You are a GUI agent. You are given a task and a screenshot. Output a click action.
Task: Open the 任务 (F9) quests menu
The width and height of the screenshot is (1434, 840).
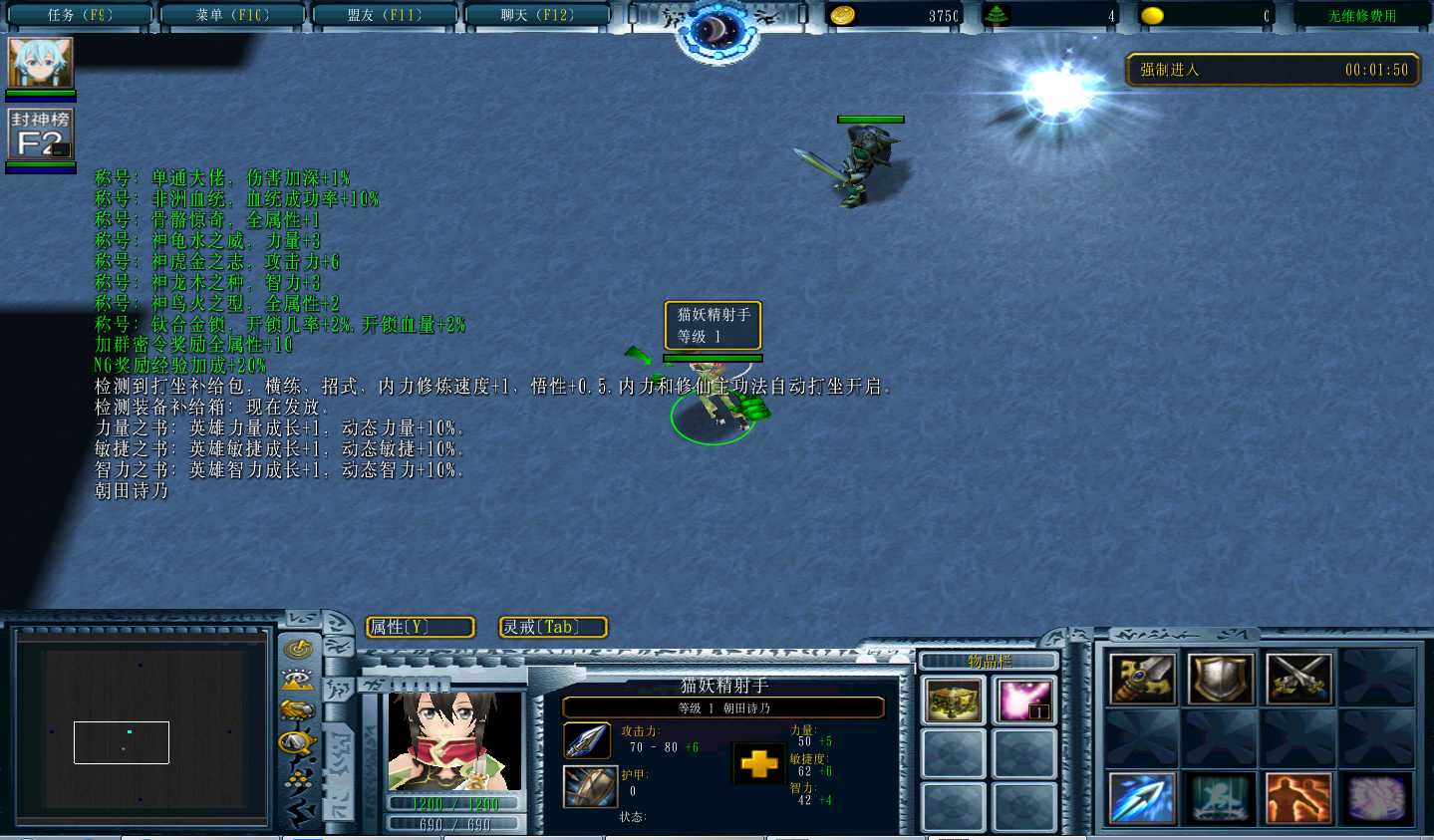(x=80, y=15)
